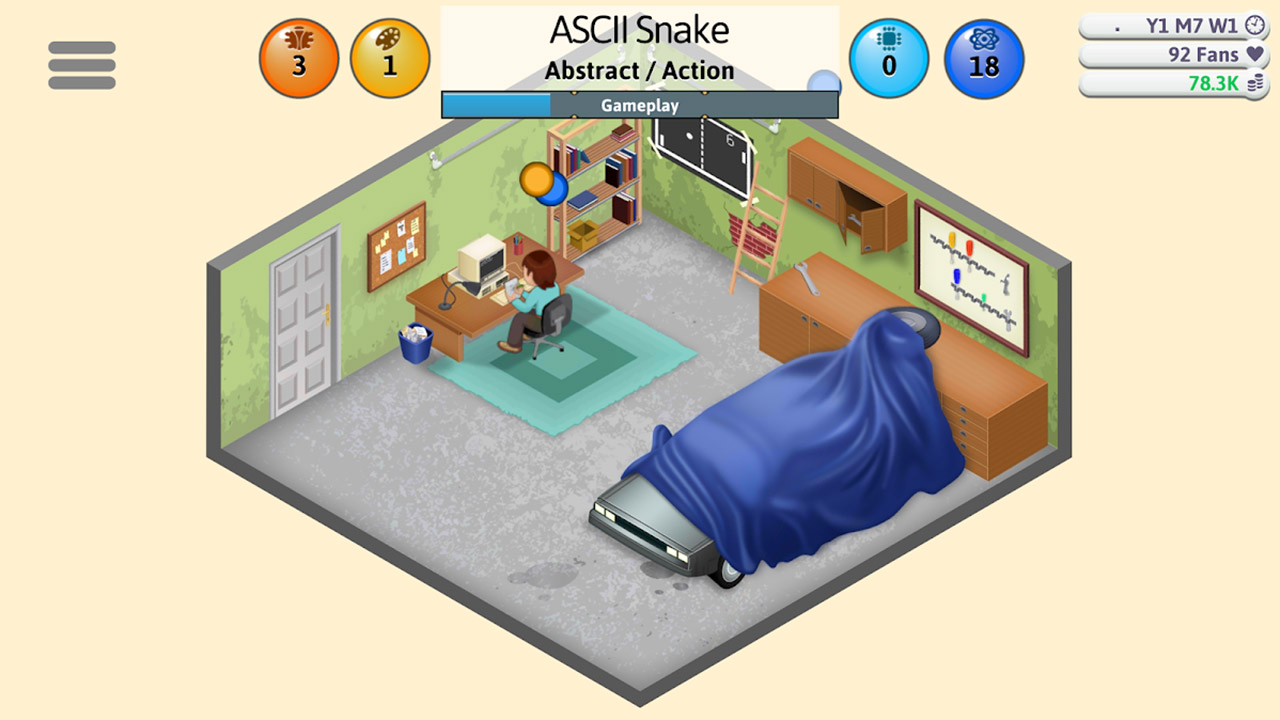Click the Gameplay development progress bar

640,104
